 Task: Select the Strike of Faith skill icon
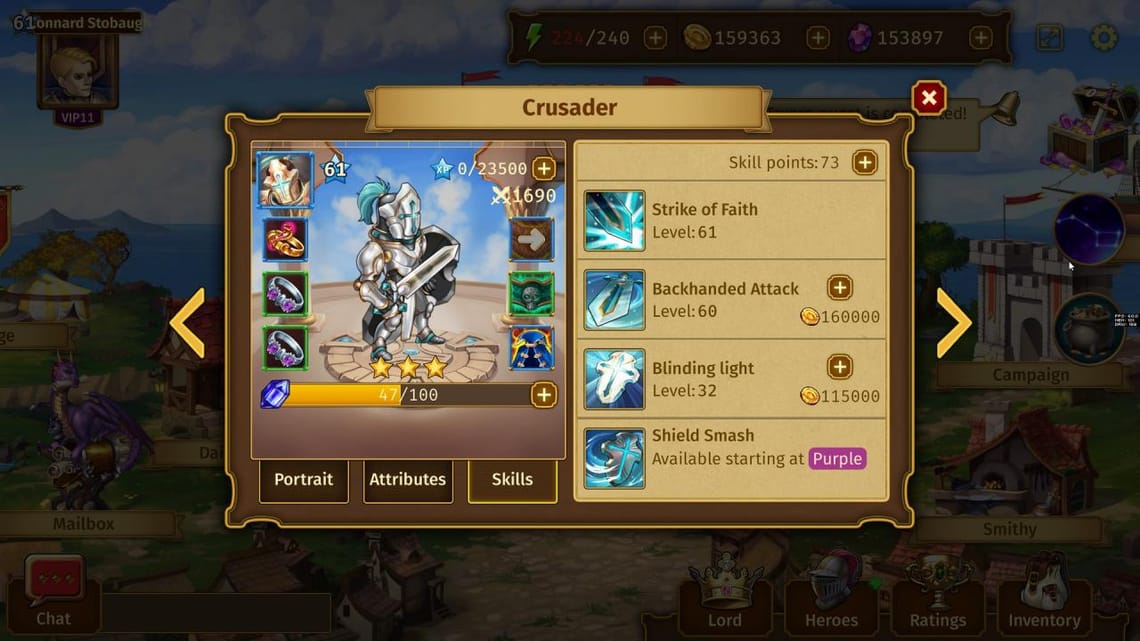[x=614, y=221]
